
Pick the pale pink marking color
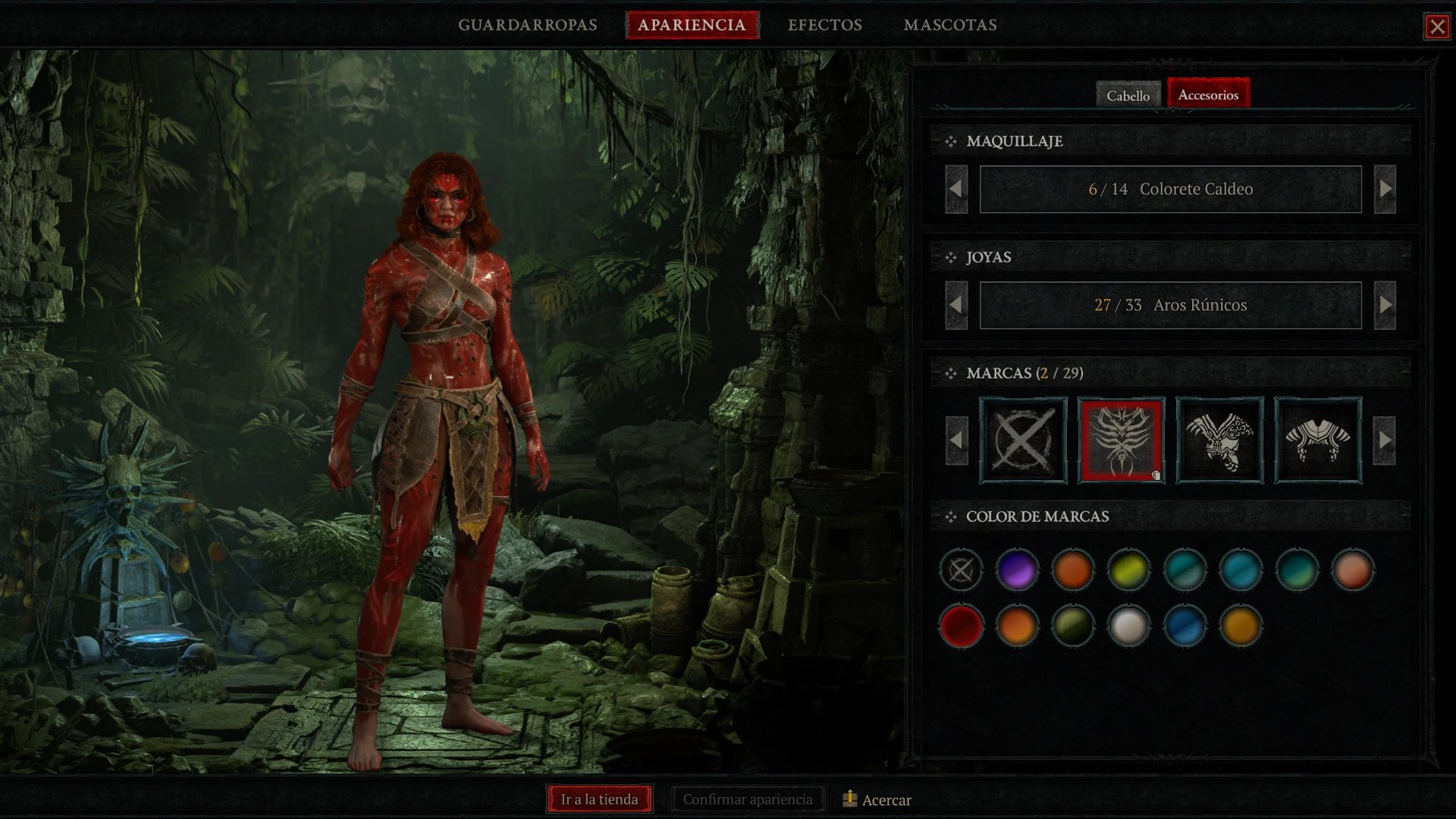pos(1352,570)
